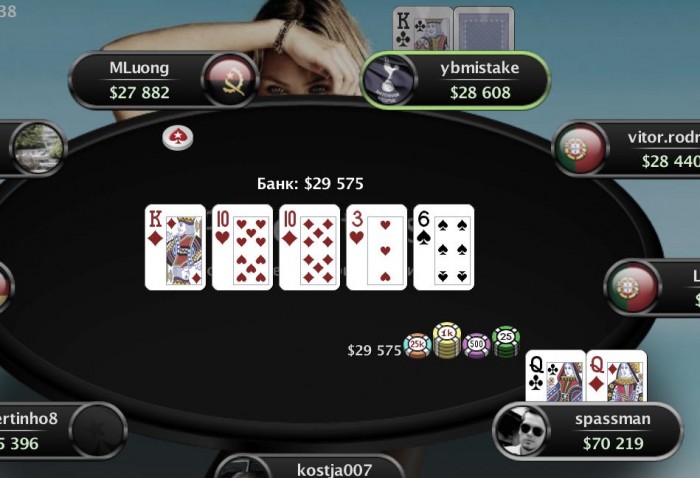Click MLuong's Angola flag avatar
Screen dimensions: 700x478
(231, 80)
